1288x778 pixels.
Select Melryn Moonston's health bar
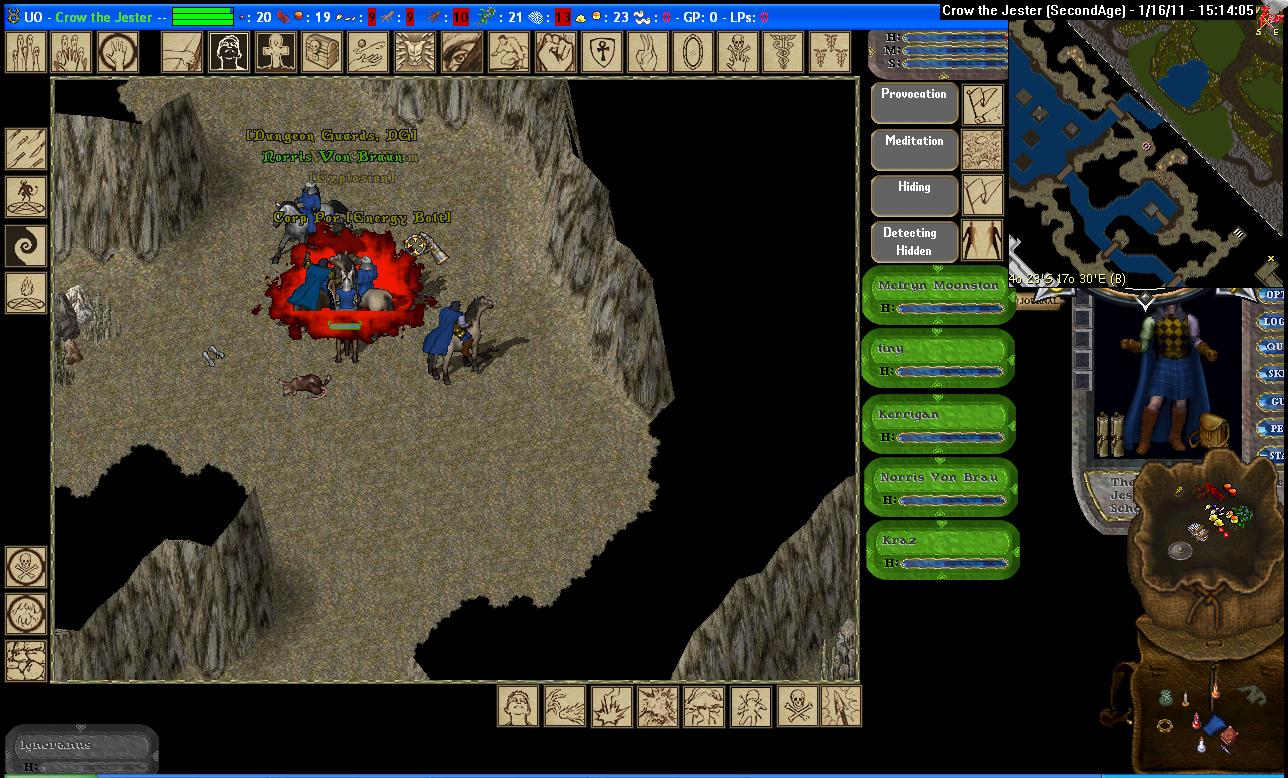[x=939, y=296]
